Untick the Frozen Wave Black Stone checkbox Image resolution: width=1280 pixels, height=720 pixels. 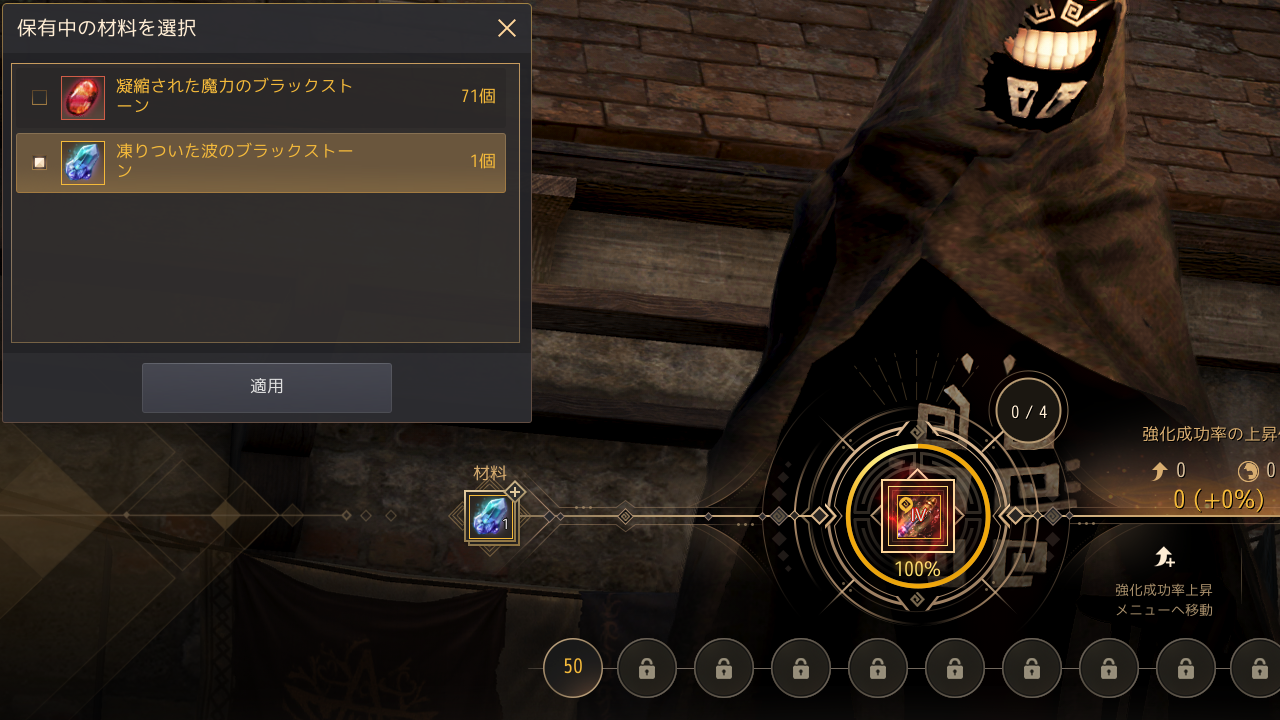[x=39, y=163]
